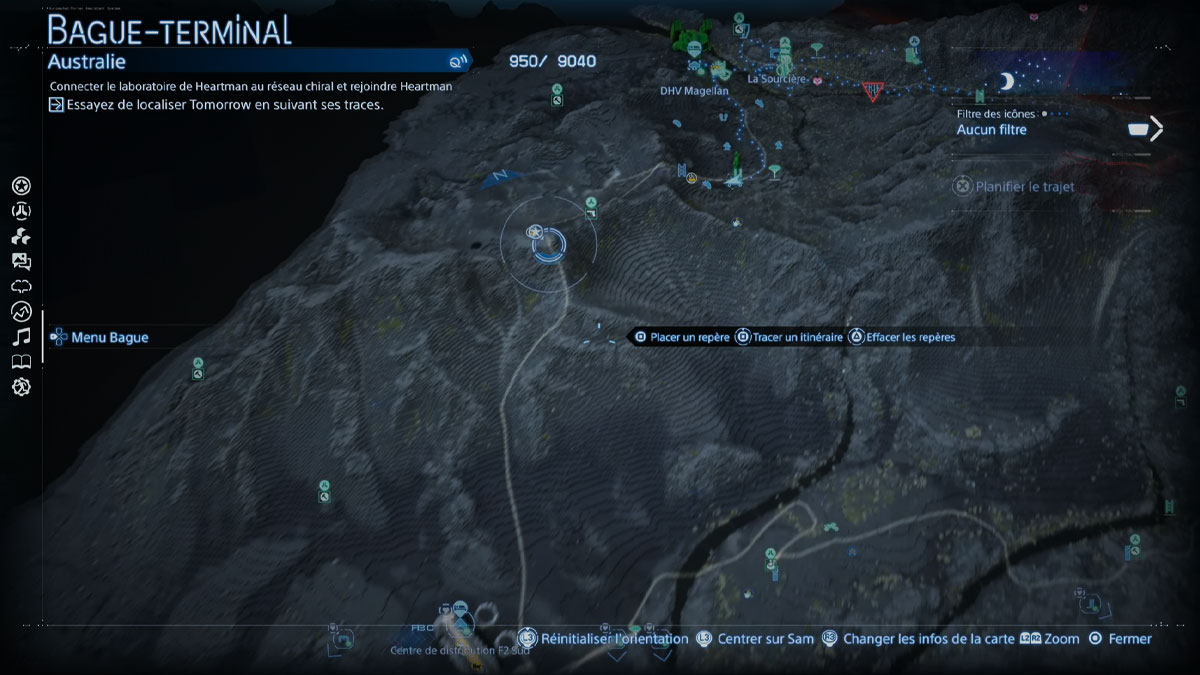The height and width of the screenshot is (675, 1200).
Task: Choose the map chart sidebar icon
Action: pyautogui.click(x=21, y=312)
